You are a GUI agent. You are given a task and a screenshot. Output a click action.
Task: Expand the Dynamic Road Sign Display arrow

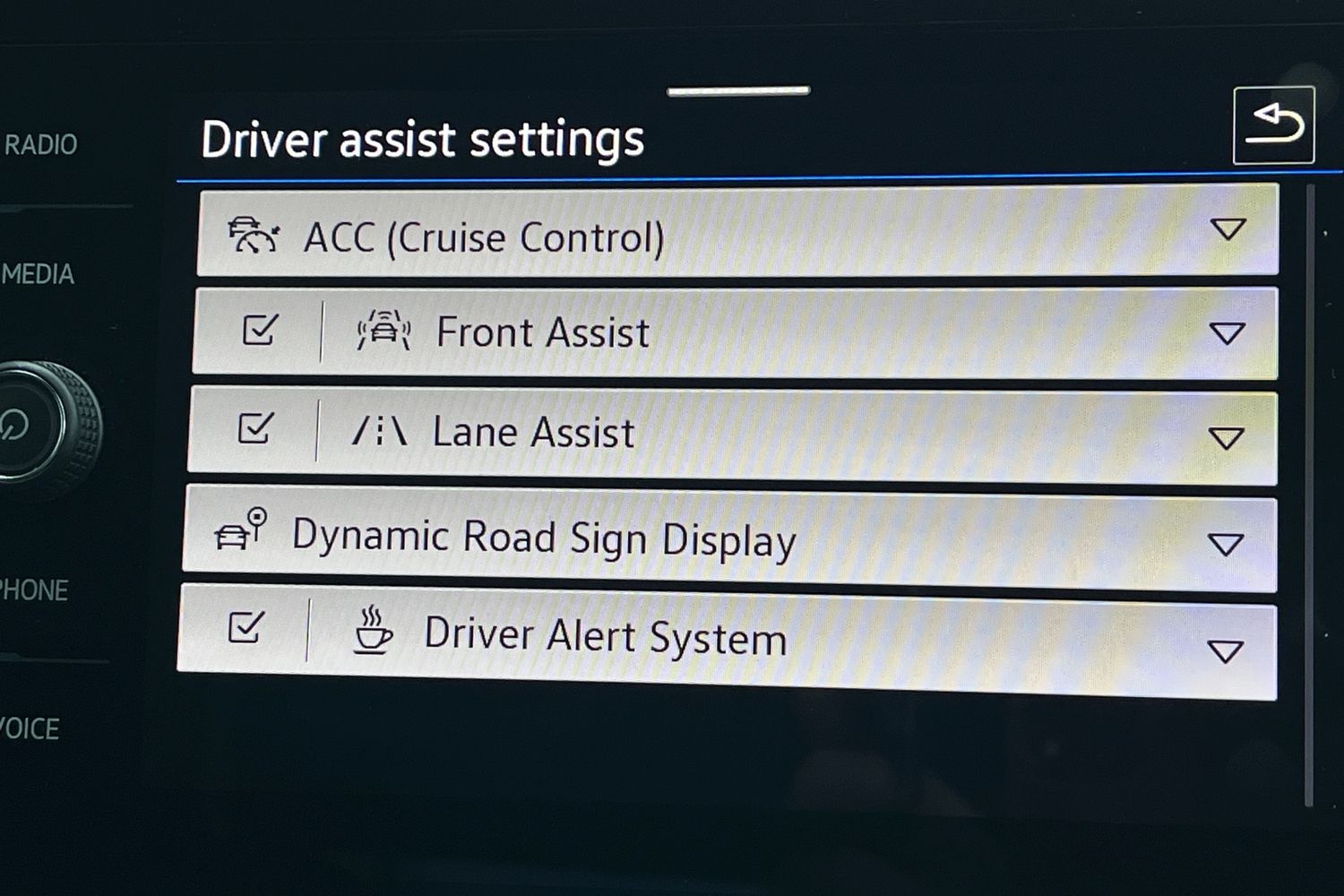pyautogui.click(x=1225, y=544)
